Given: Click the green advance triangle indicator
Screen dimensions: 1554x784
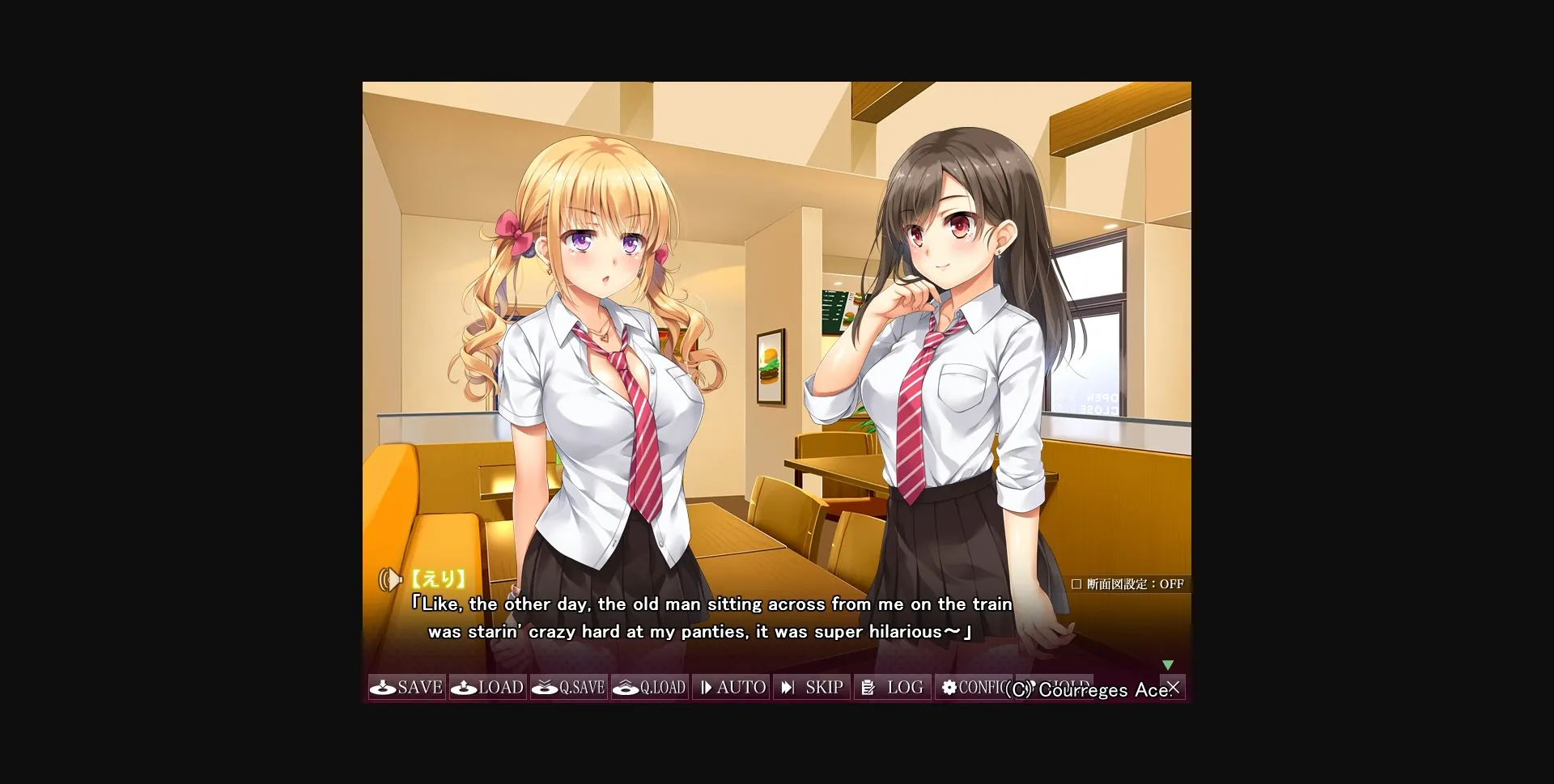Looking at the screenshot, I should [x=1168, y=664].
